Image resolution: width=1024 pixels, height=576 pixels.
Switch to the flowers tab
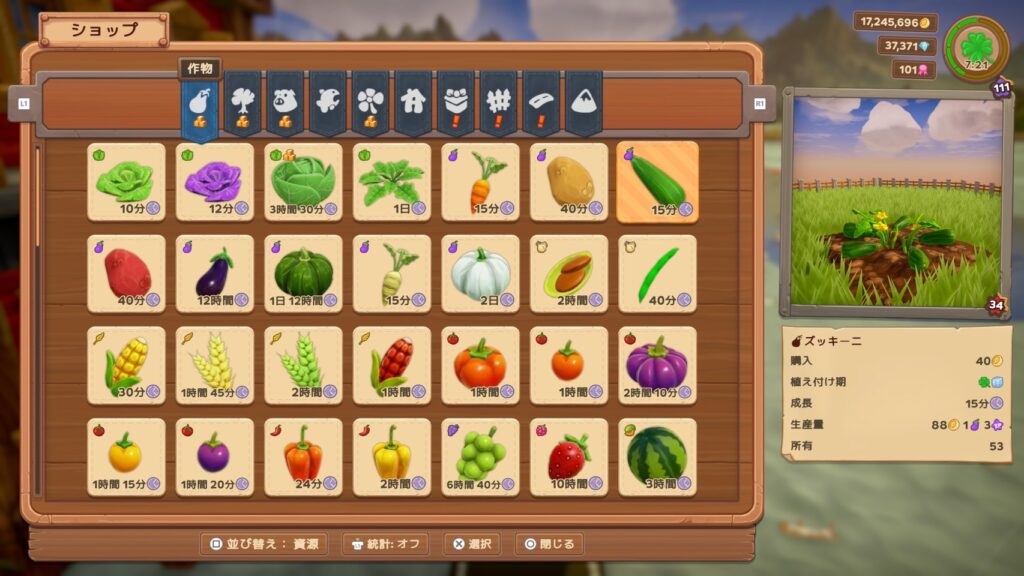pos(370,102)
